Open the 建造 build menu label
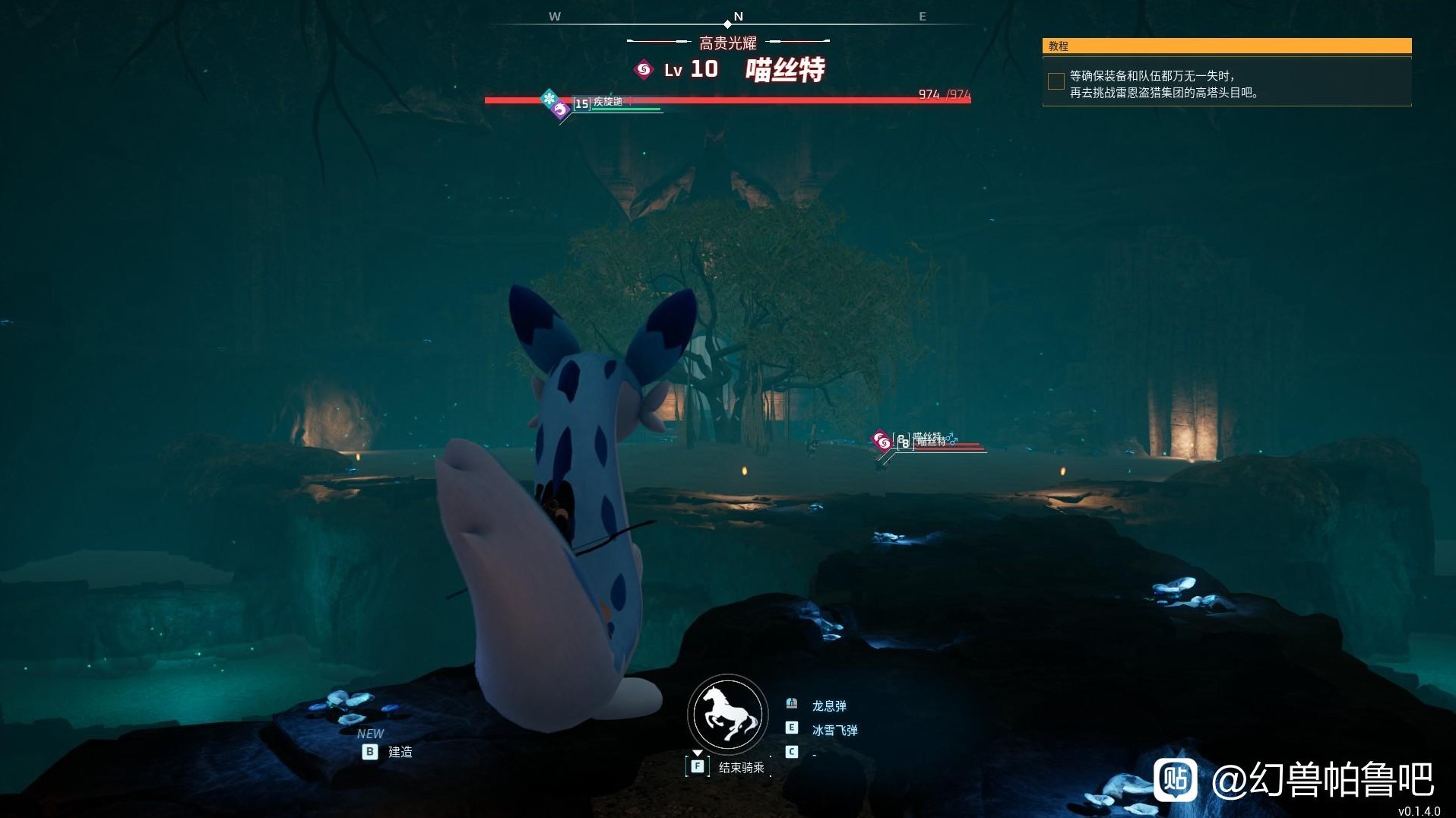This screenshot has height=818, width=1456. (x=400, y=752)
